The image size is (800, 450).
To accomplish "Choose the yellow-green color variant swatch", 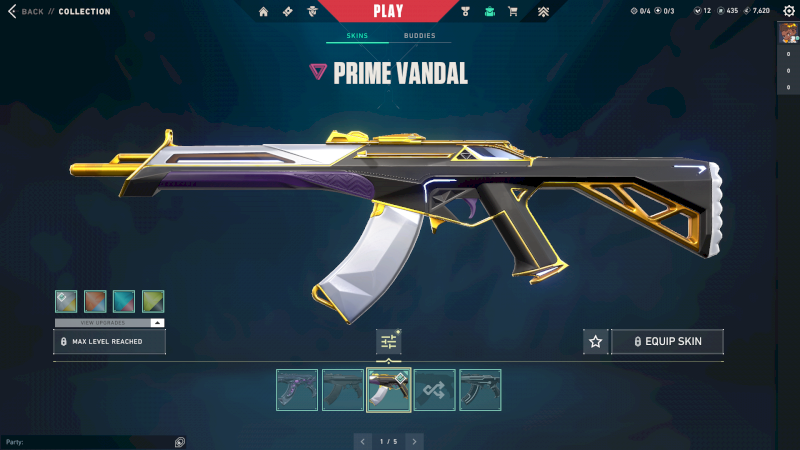I will point(153,301).
